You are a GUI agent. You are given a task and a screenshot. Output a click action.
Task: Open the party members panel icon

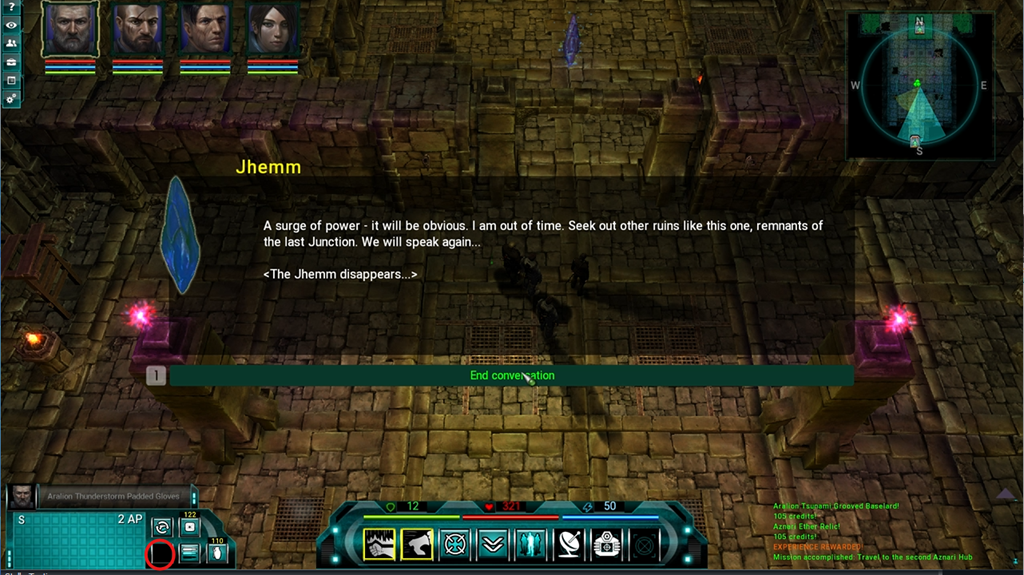(x=12, y=44)
